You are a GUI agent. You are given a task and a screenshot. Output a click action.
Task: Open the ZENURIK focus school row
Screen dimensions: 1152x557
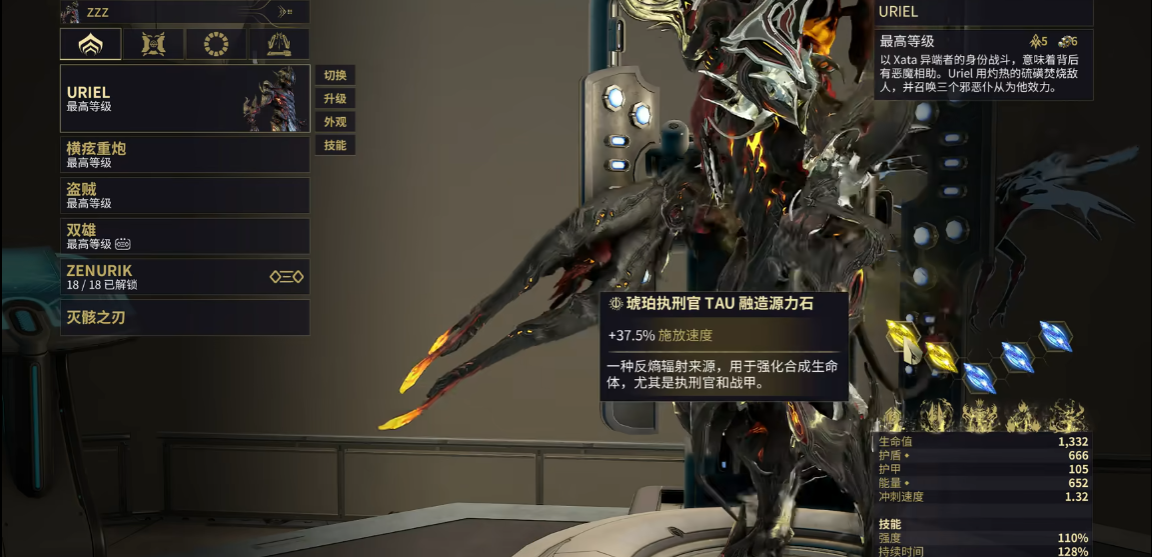click(x=185, y=277)
